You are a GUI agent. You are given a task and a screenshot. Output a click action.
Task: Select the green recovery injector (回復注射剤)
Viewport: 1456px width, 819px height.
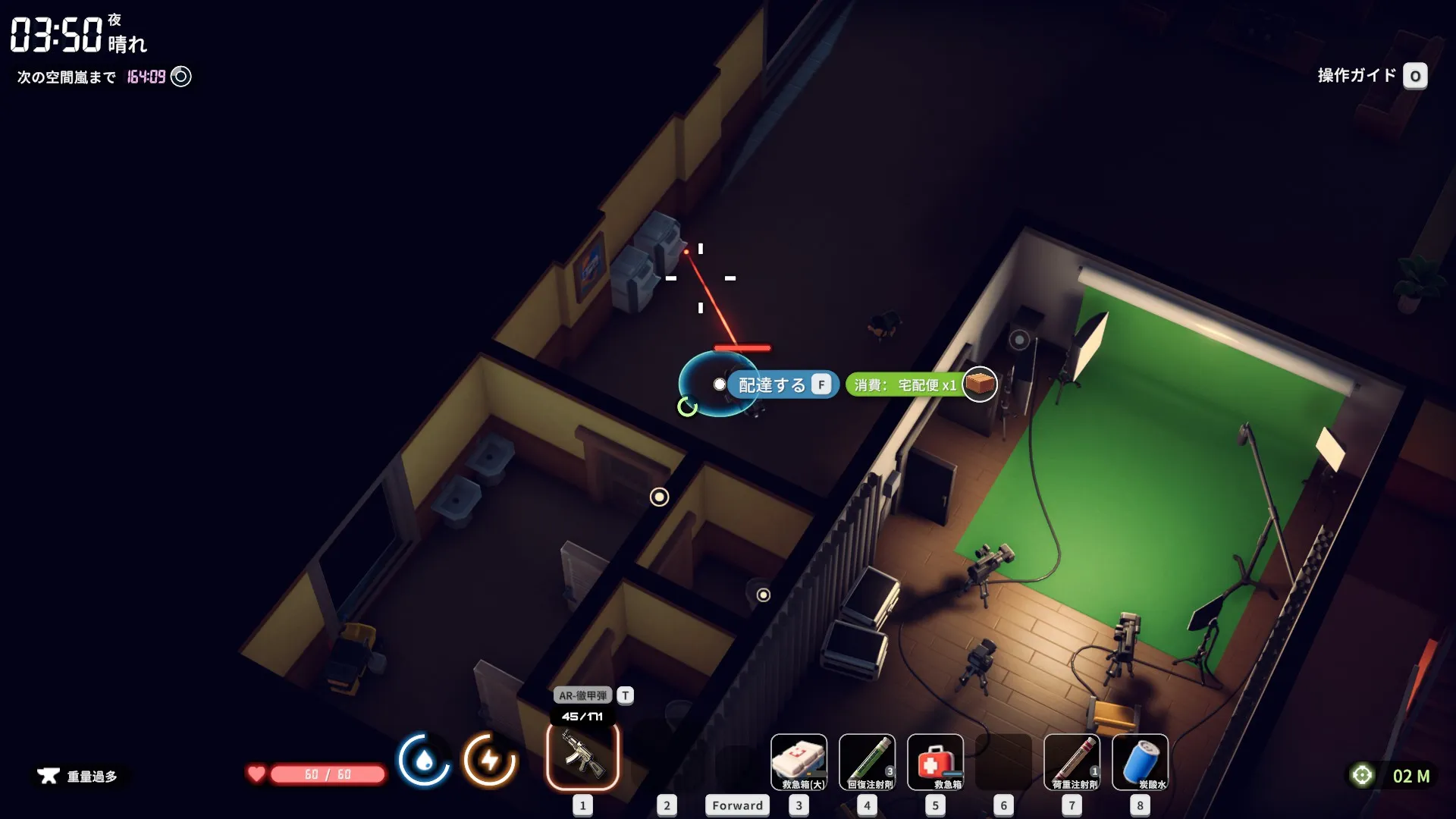coord(867,761)
